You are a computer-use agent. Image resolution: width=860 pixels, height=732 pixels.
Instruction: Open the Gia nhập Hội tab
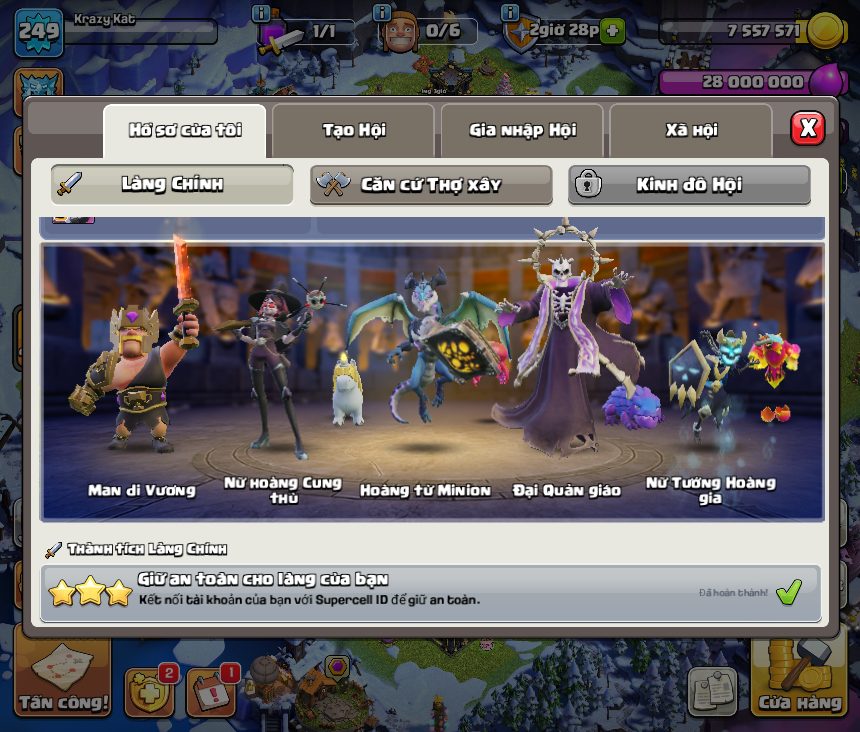point(521,130)
